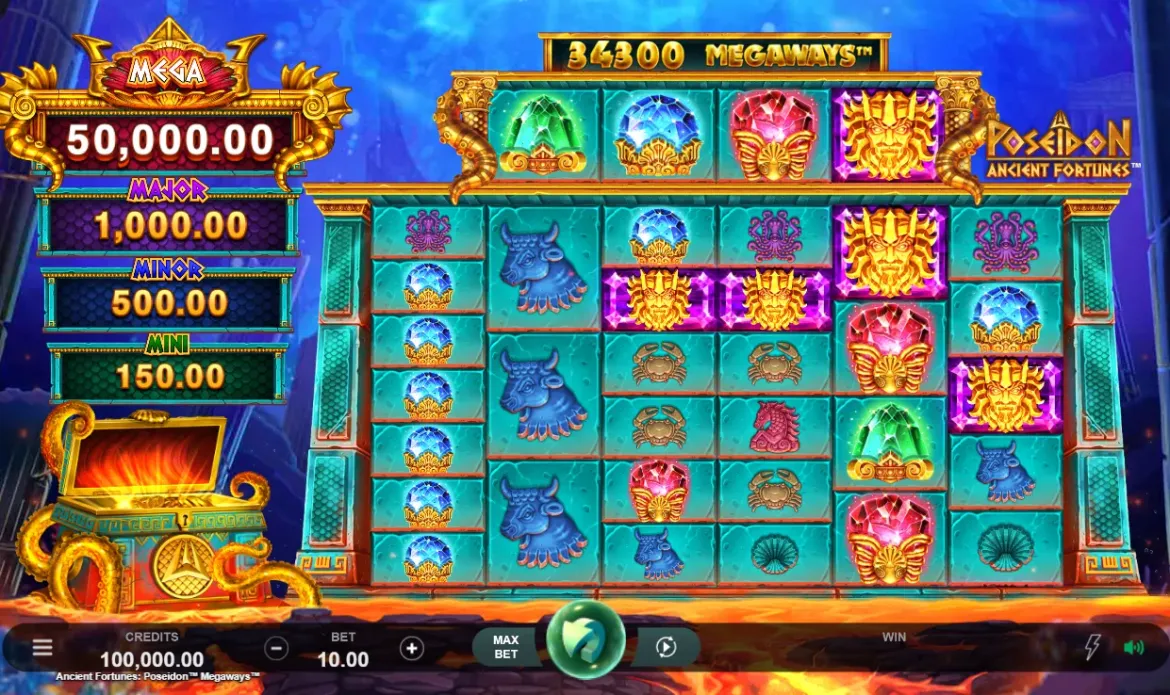The width and height of the screenshot is (1170, 695).
Task: Spin the reels with green orb button
Action: [586, 640]
